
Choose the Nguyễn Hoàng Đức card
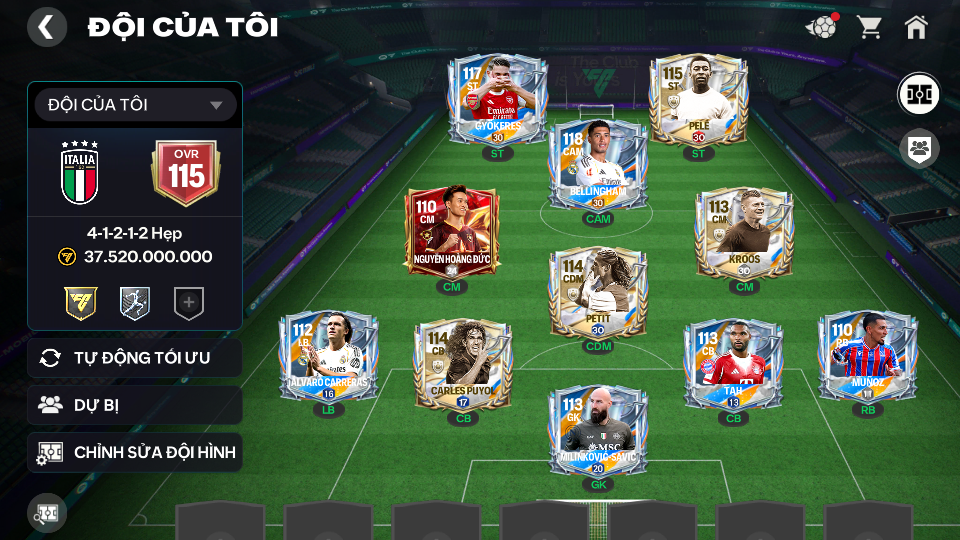tap(451, 233)
